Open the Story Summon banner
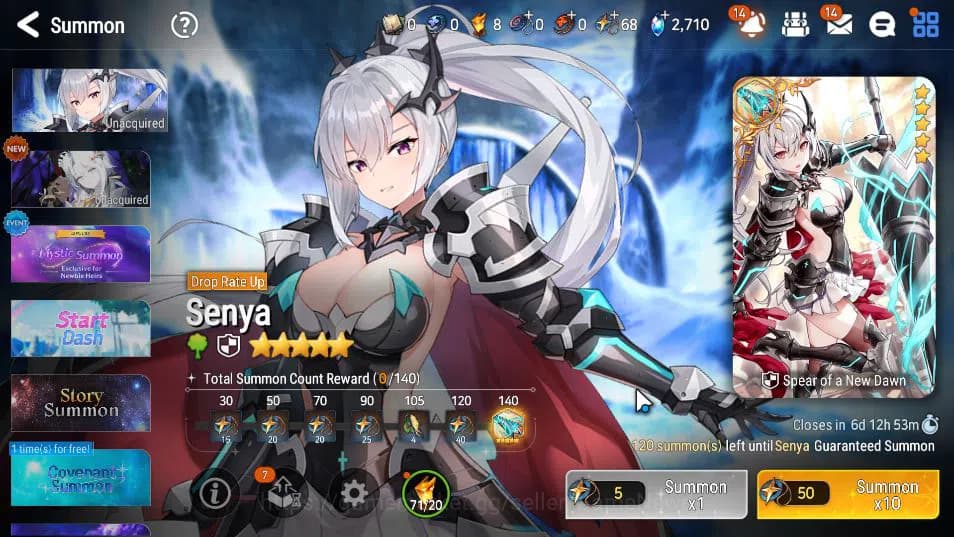Image resolution: width=954 pixels, height=537 pixels. tap(80, 403)
